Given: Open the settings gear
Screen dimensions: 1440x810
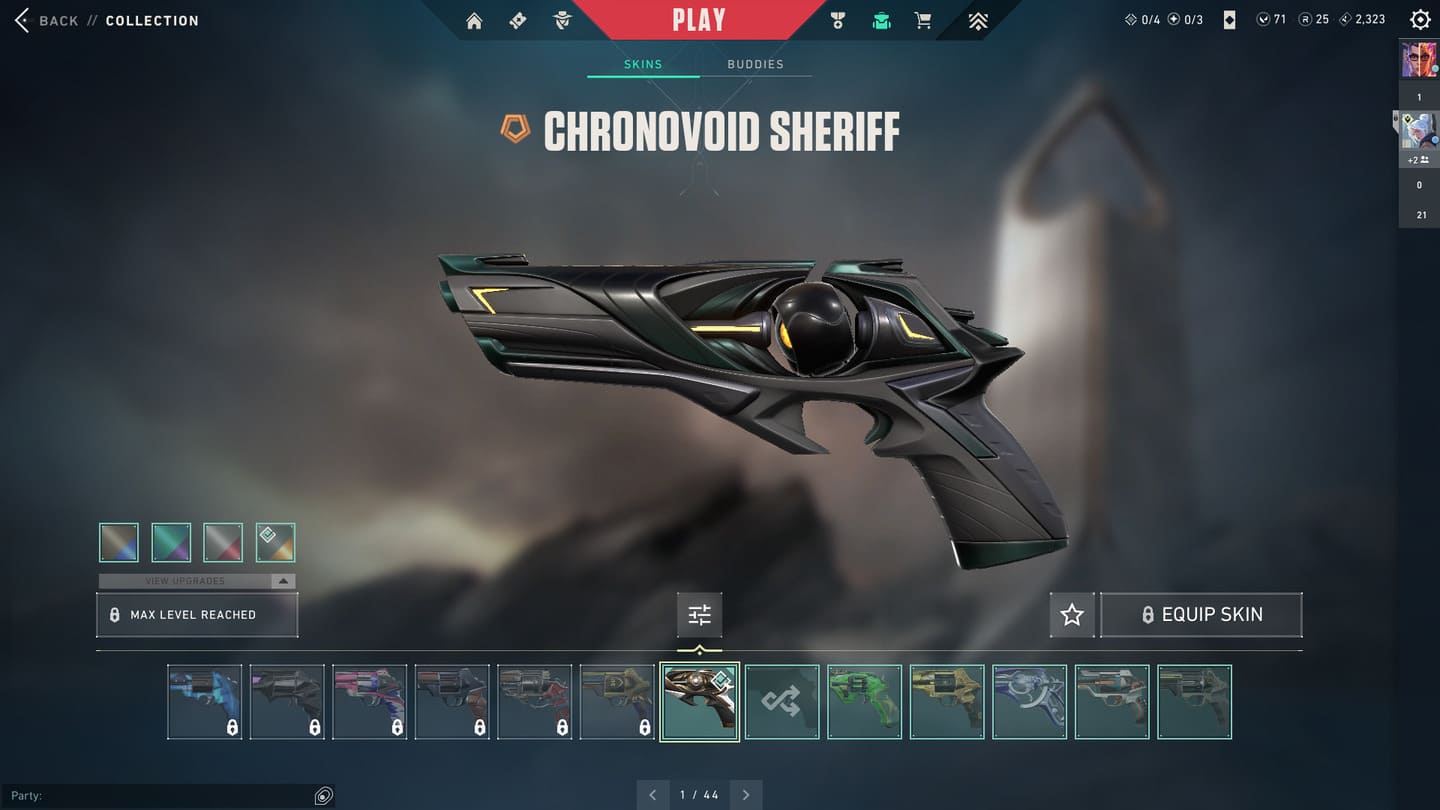Looking at the screenshot, I should pos(1419,20).
